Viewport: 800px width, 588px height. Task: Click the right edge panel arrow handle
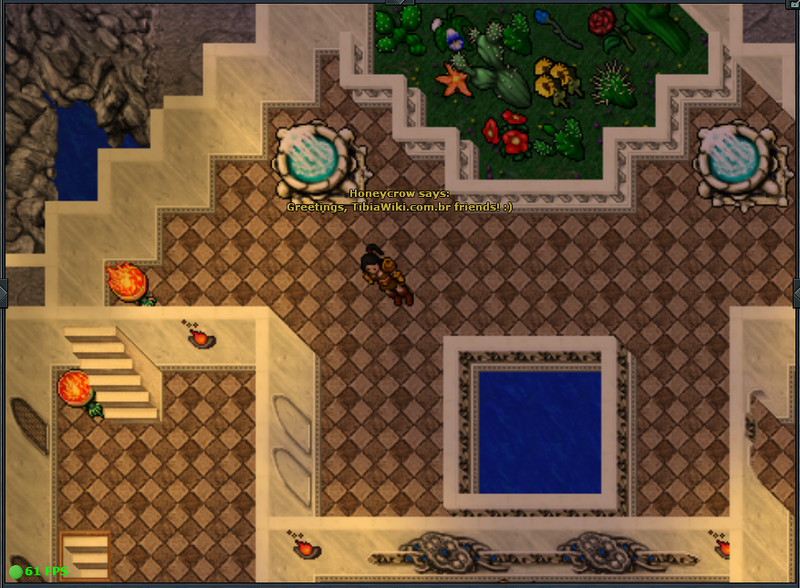[x=796, y=293]
